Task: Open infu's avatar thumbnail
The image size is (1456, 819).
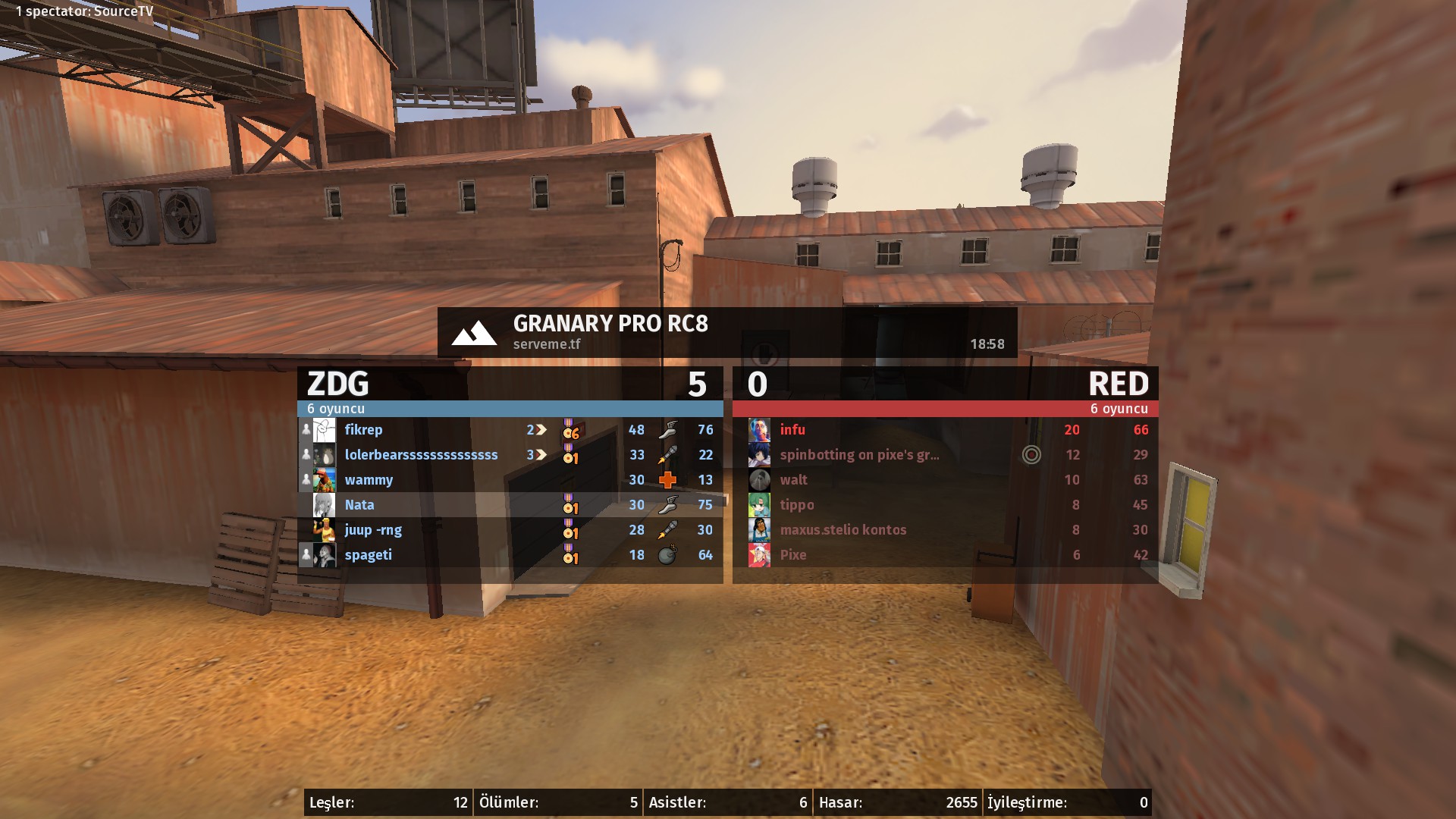Action: click(x=759, y=430)
